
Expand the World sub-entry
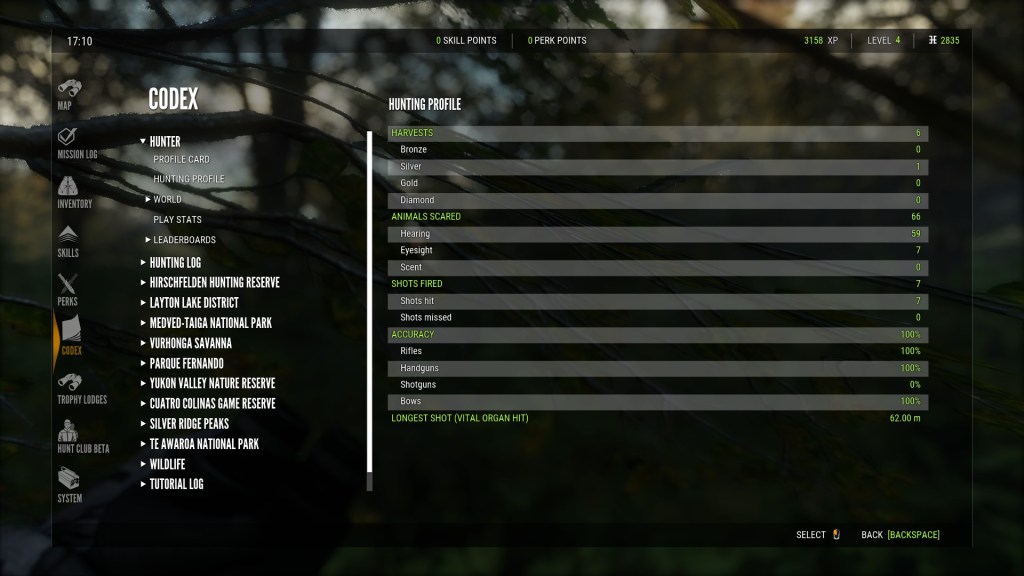point(167,200)
